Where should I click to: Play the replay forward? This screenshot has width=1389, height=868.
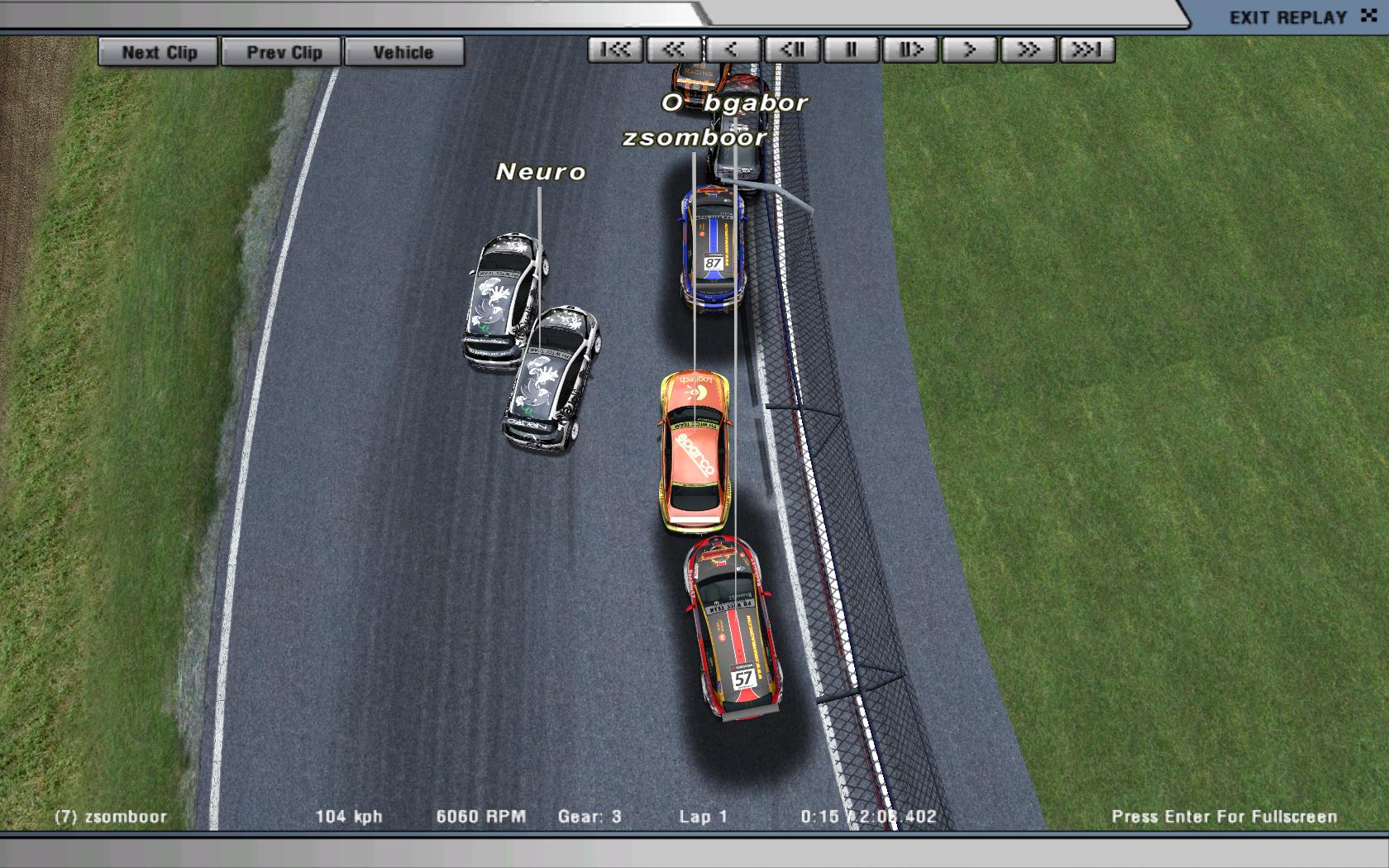[x=969, y=50]
